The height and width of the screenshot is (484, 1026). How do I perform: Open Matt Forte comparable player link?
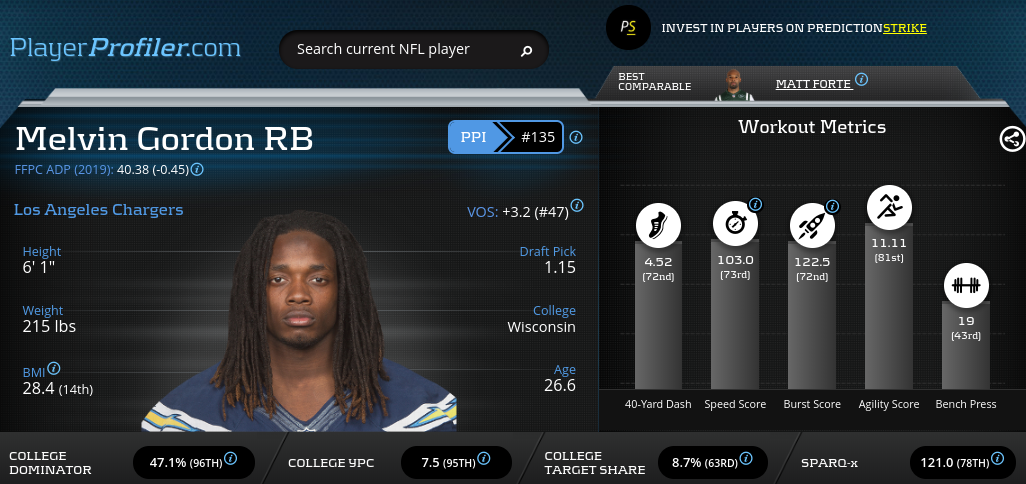(x=811, y=84)
